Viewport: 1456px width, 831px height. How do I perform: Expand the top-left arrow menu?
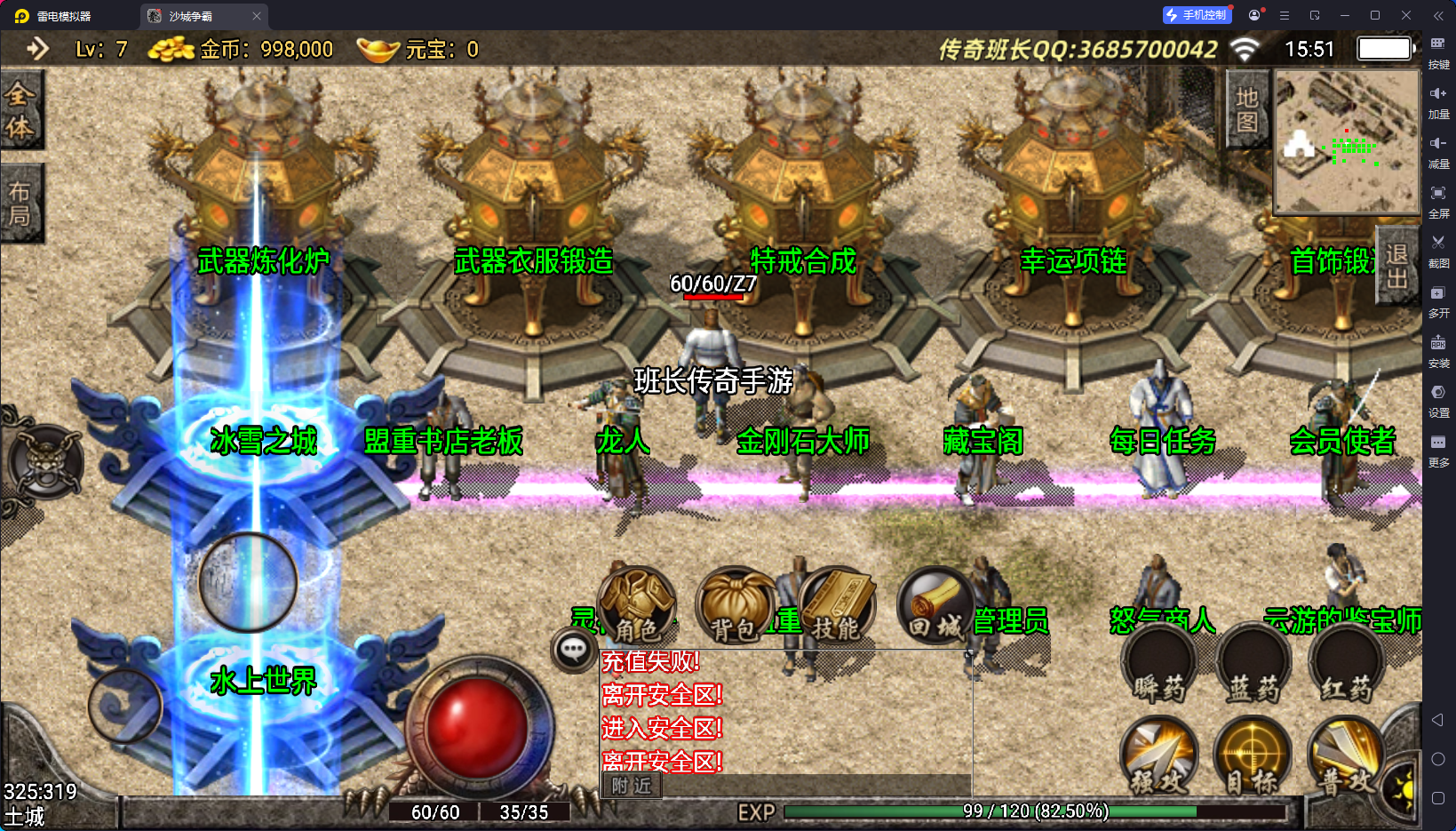[x=36, y=49]
